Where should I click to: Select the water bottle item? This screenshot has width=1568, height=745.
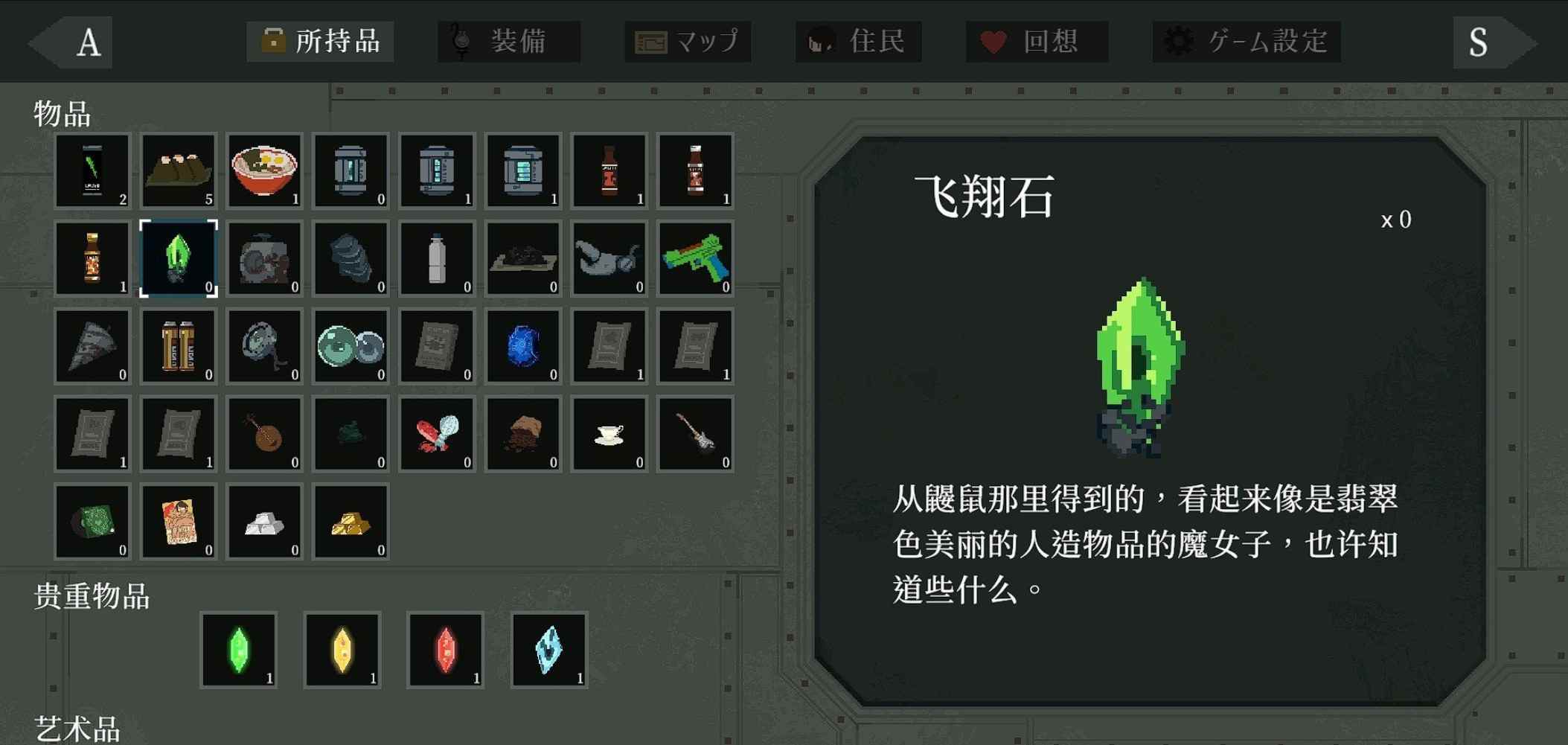[x=437, y=258]
